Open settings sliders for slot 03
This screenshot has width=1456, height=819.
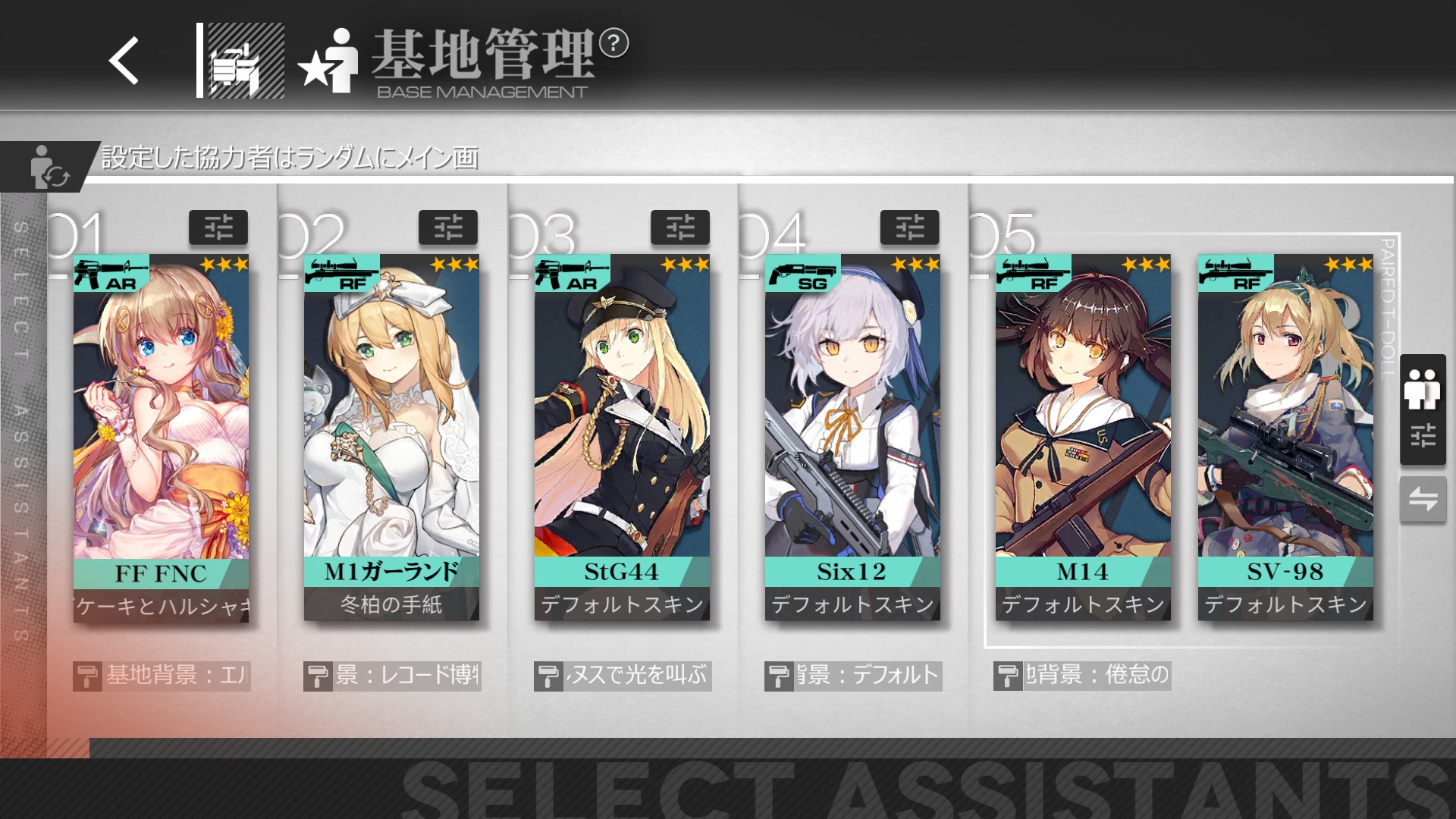680,227
